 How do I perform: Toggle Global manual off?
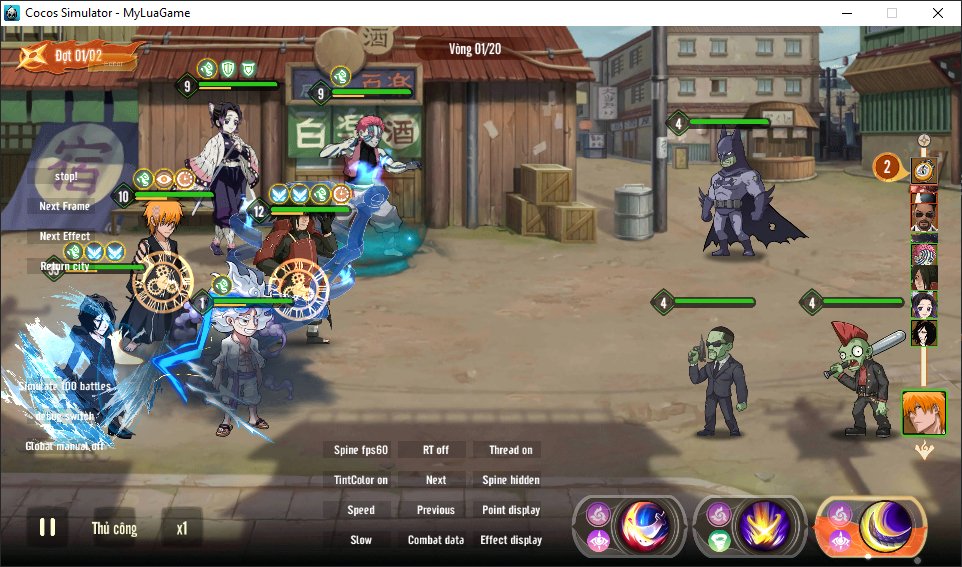click(x=65, y=446)
